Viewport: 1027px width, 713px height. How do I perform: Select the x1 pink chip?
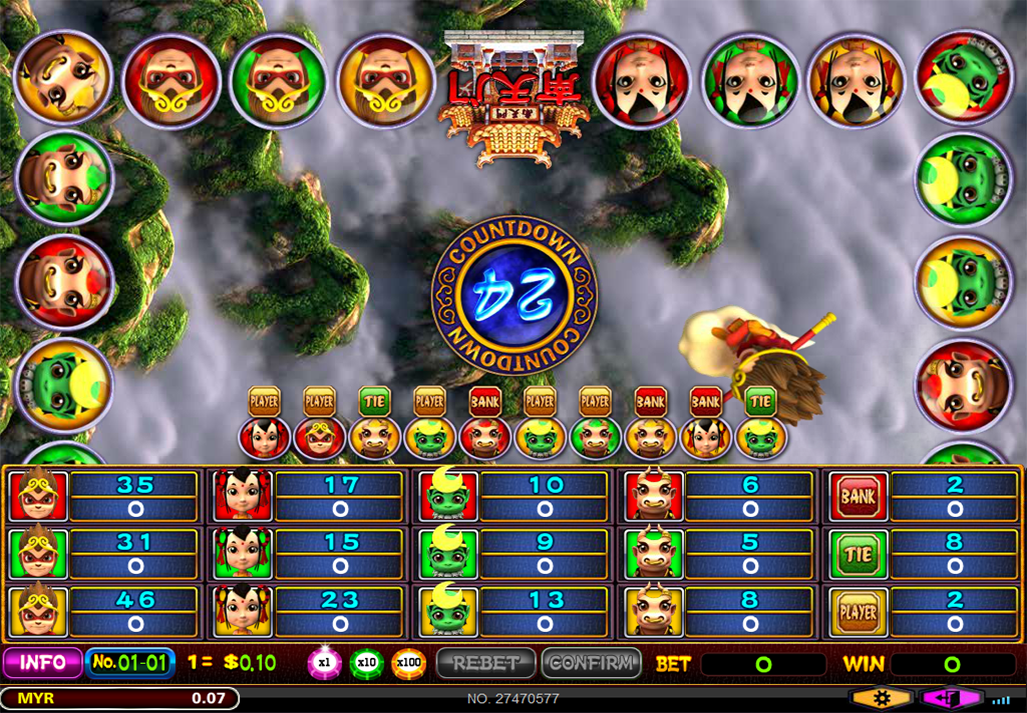pyautogui.click(x=324, y=663)
